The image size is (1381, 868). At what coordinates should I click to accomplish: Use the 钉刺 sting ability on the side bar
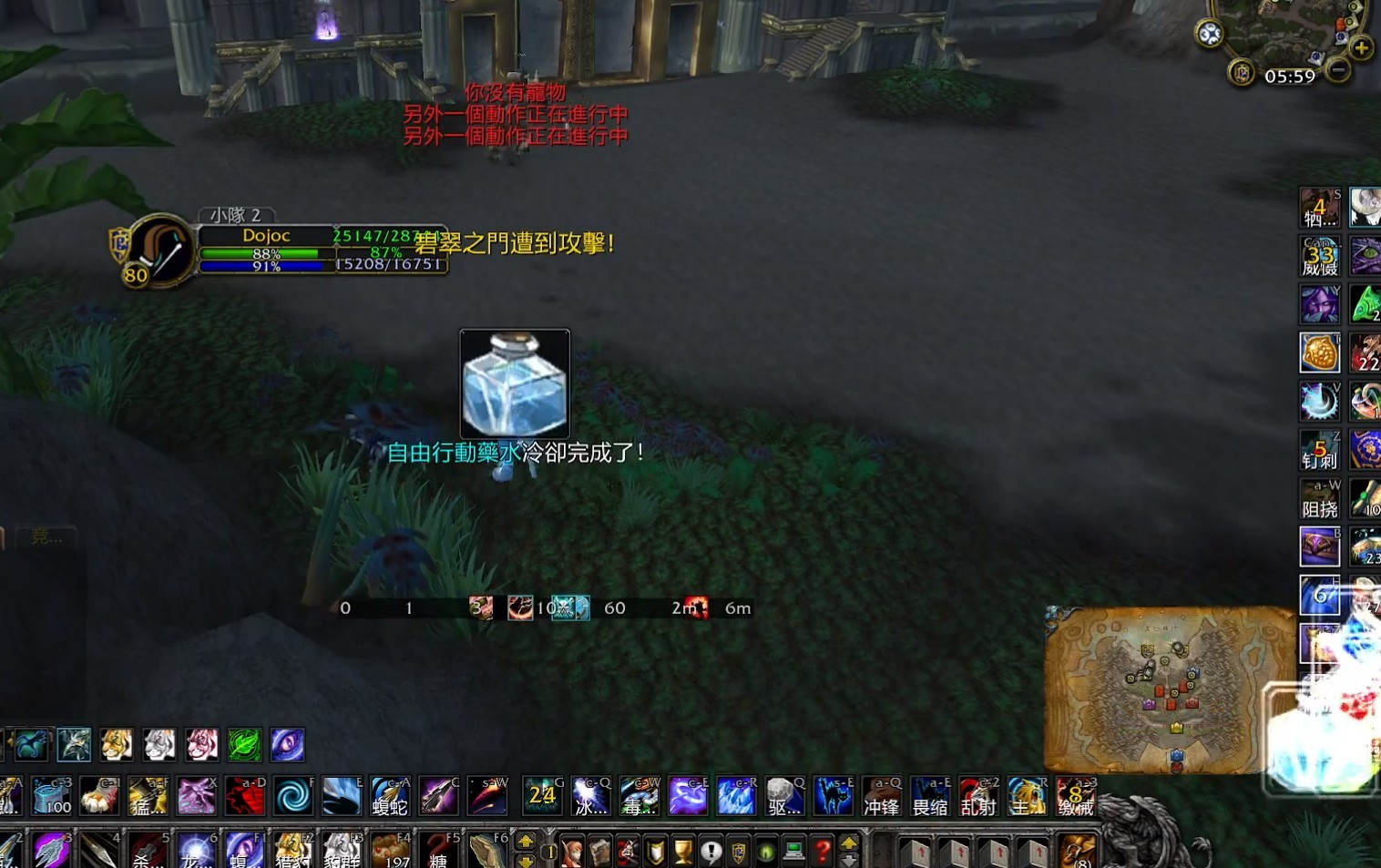click(x=1319, y=451)
